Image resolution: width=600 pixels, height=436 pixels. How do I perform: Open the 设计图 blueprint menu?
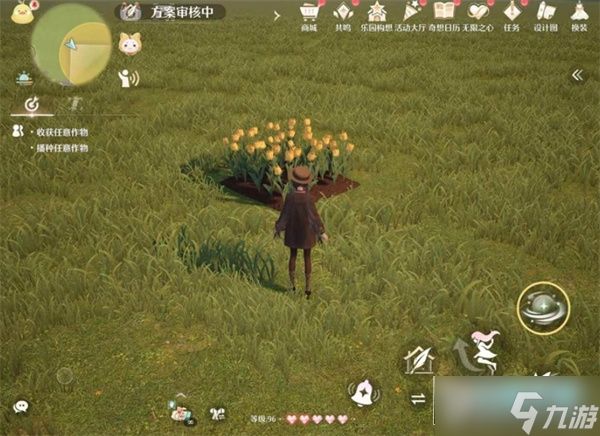(546, 13)
